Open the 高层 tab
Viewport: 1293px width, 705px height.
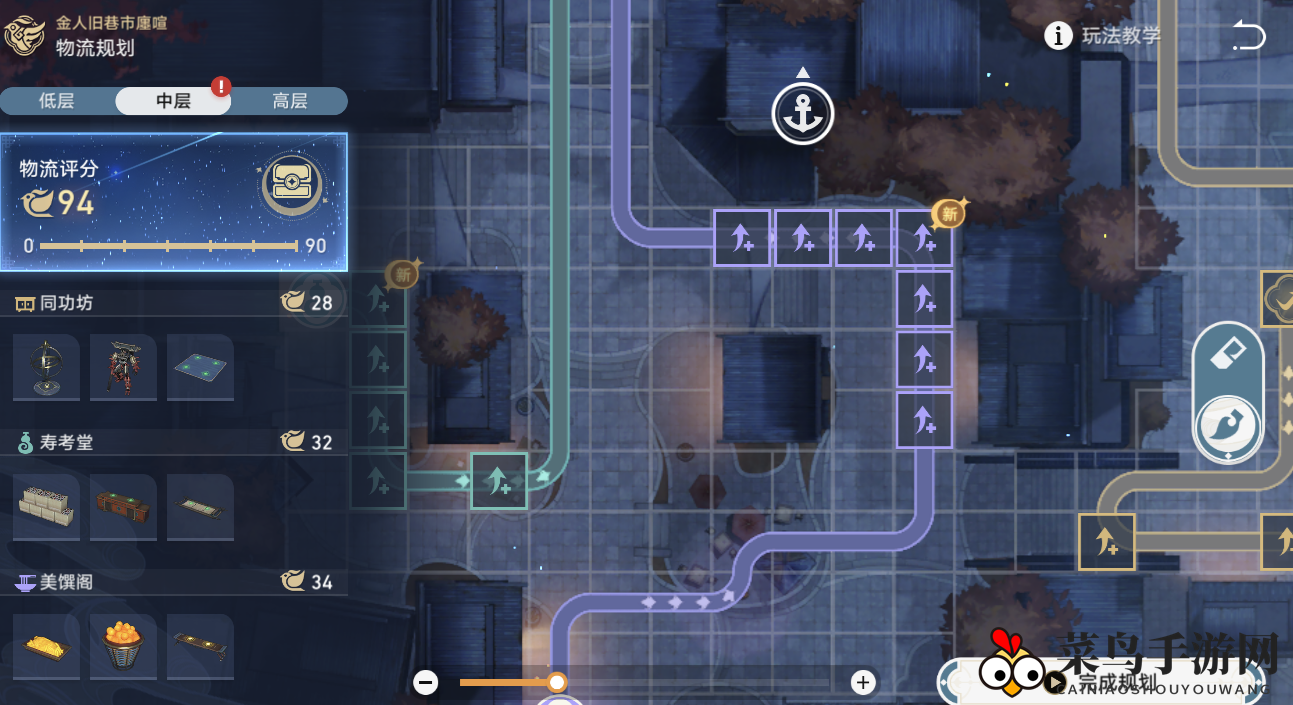290,101
